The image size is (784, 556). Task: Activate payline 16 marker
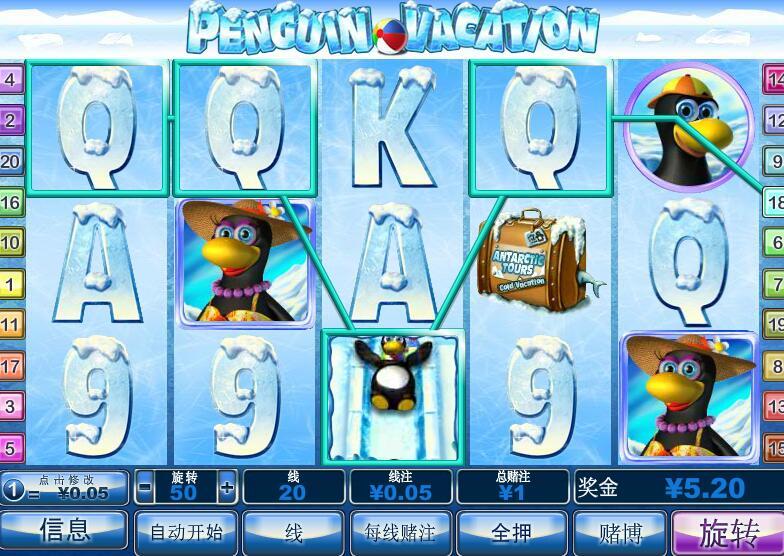click(11, 202)
